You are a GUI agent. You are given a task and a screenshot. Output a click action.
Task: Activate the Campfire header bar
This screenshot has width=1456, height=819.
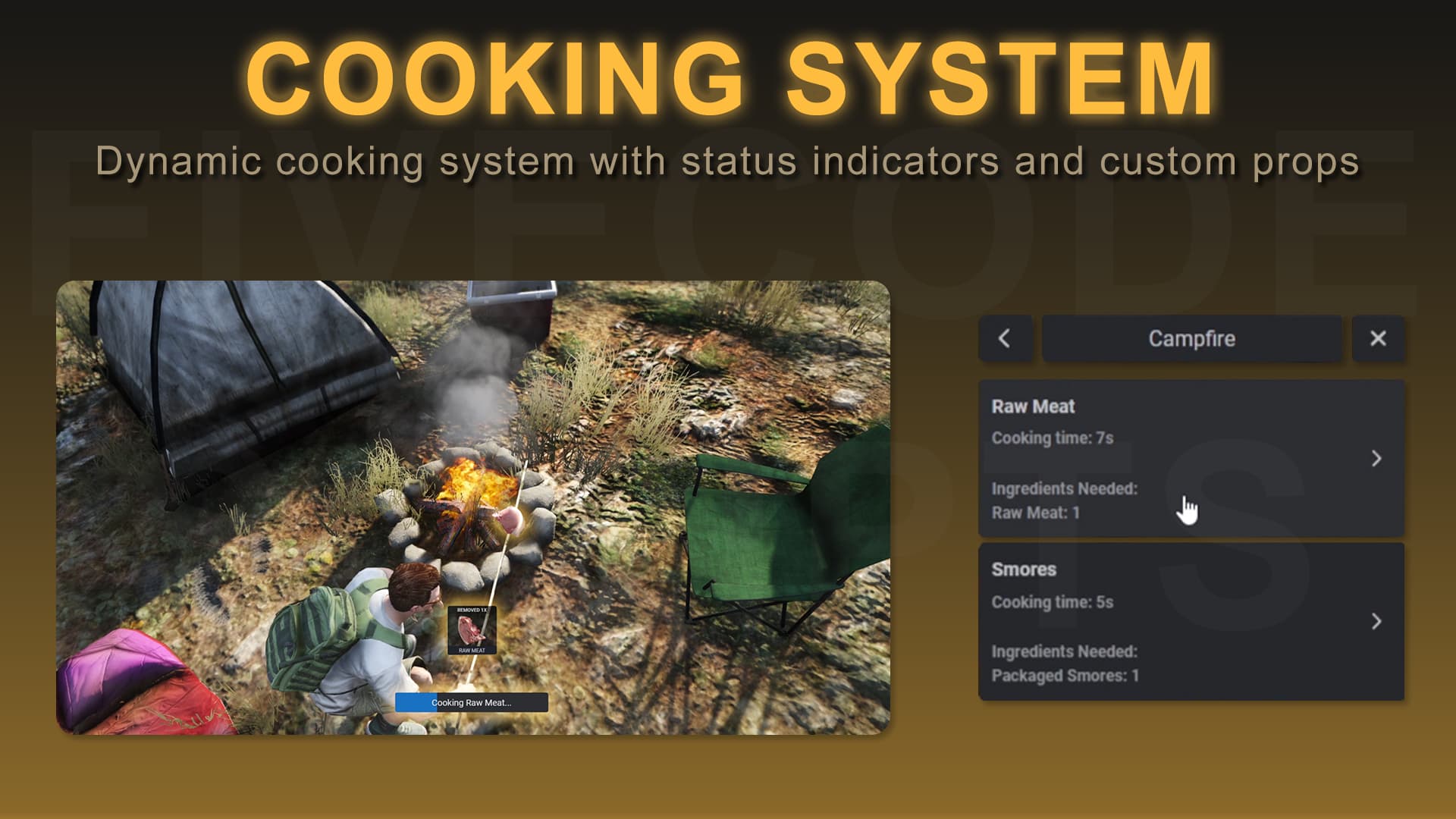click(1191, 339)
